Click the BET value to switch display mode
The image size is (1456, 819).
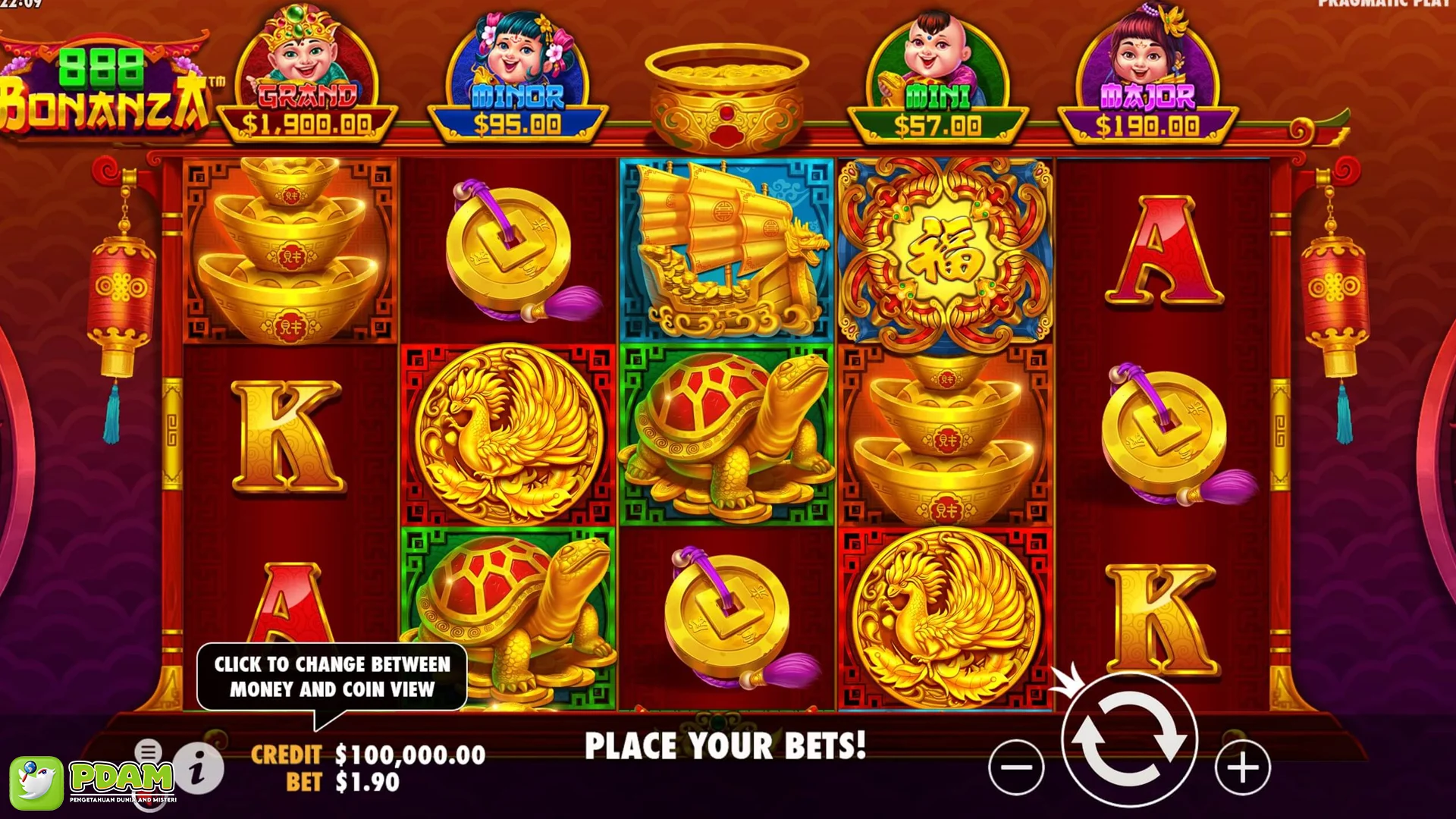[x=366, y=783]
